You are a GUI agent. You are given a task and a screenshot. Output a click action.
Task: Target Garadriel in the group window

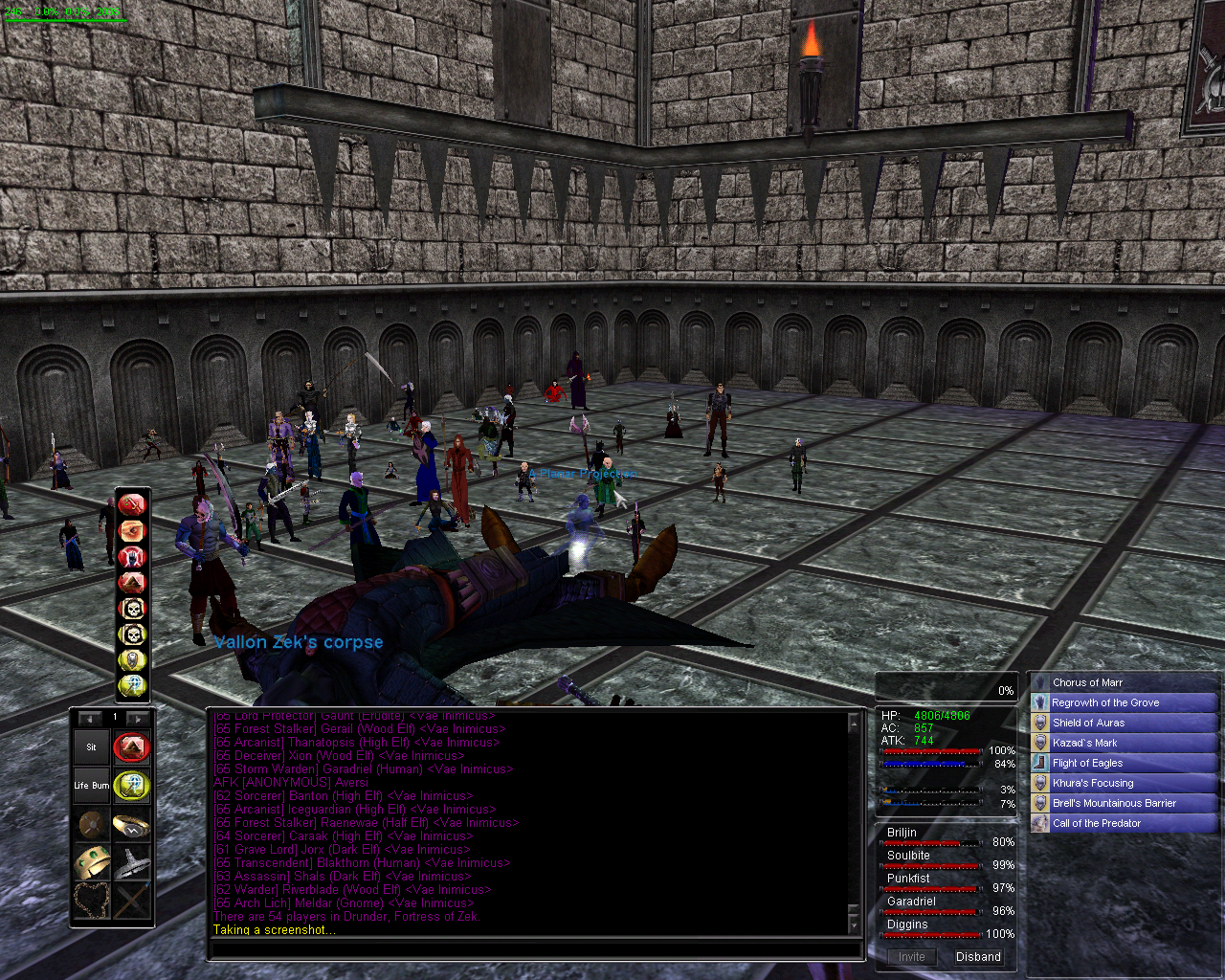click(x=911, y=902)
